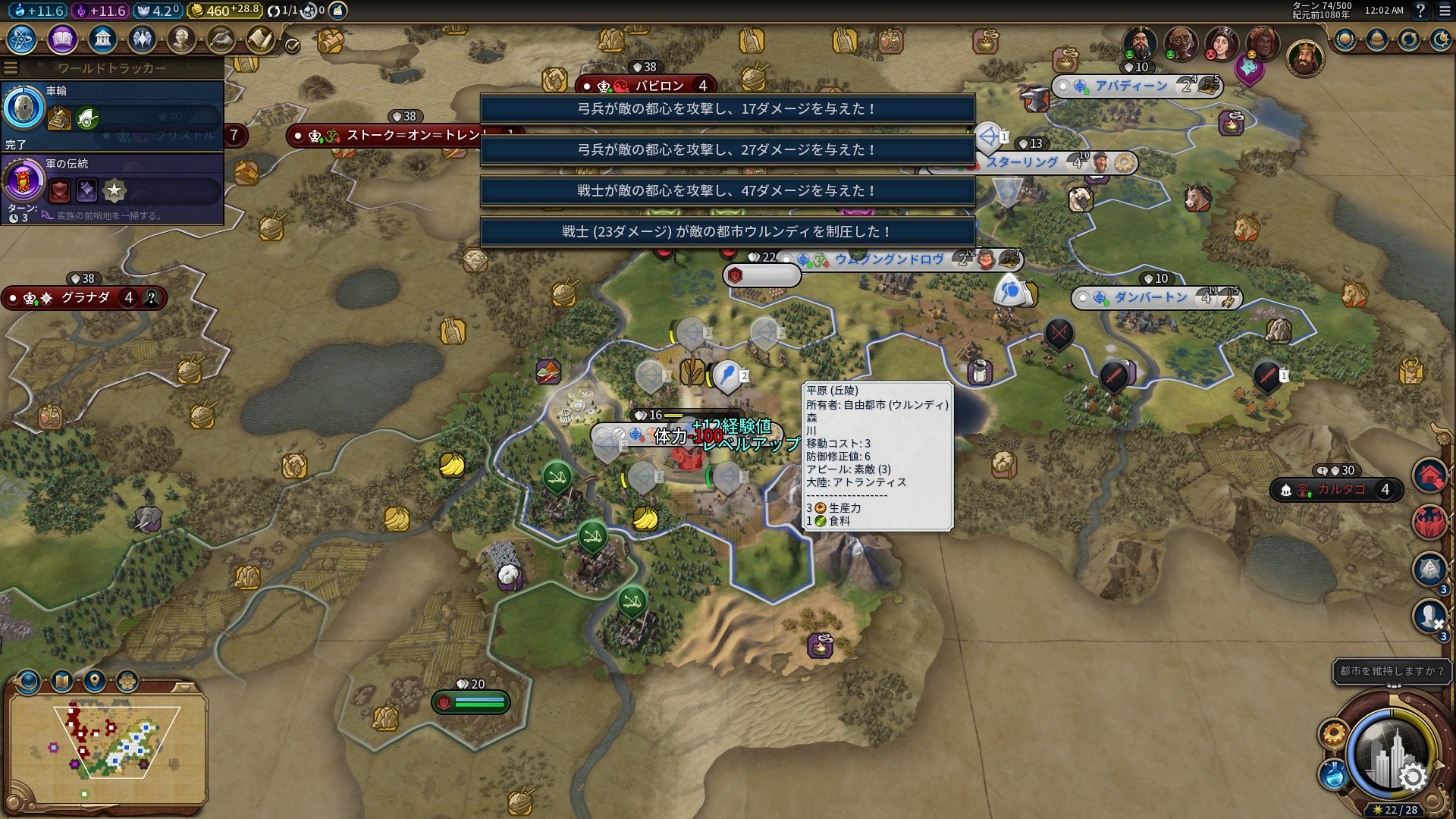Collapse the minimap with the arrow tab
The image size is (1456, 819).
184,687
